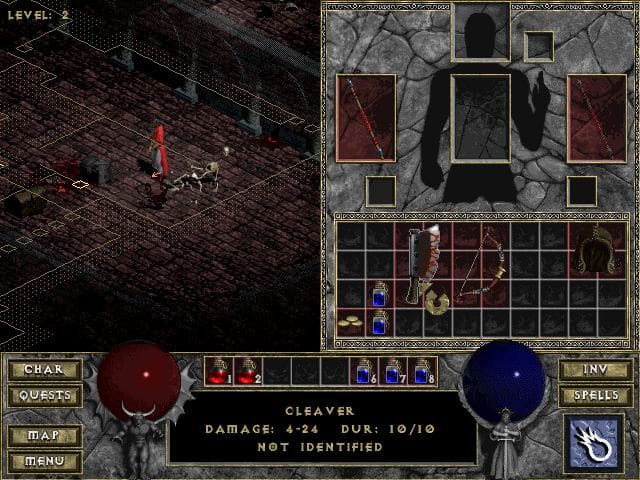
Task: Pick up the gold coin pile
Action: 350,322
